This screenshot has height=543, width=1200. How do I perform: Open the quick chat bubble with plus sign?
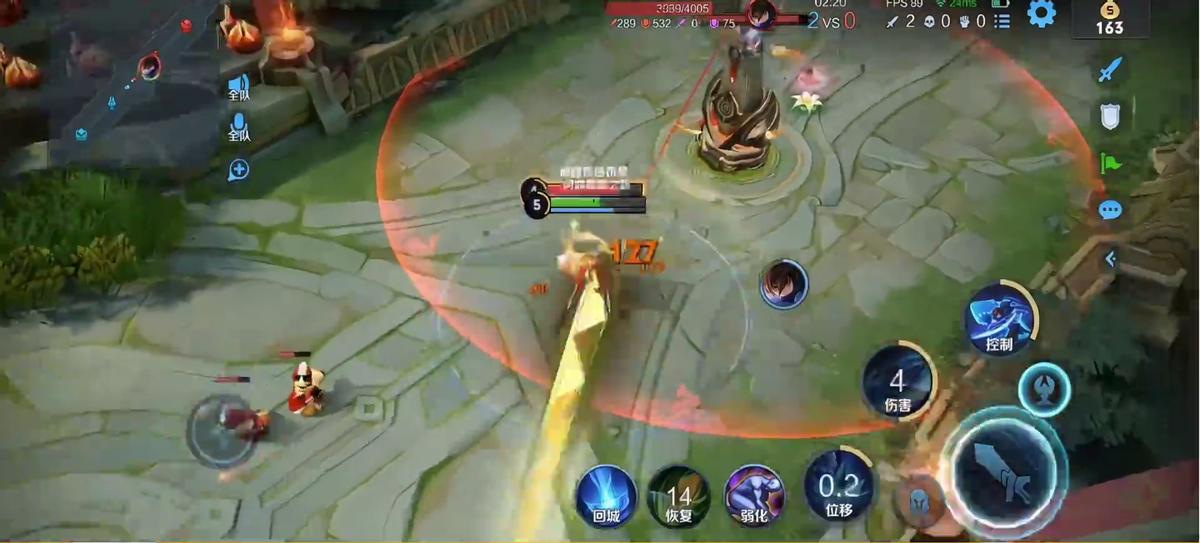pos(239,170)
